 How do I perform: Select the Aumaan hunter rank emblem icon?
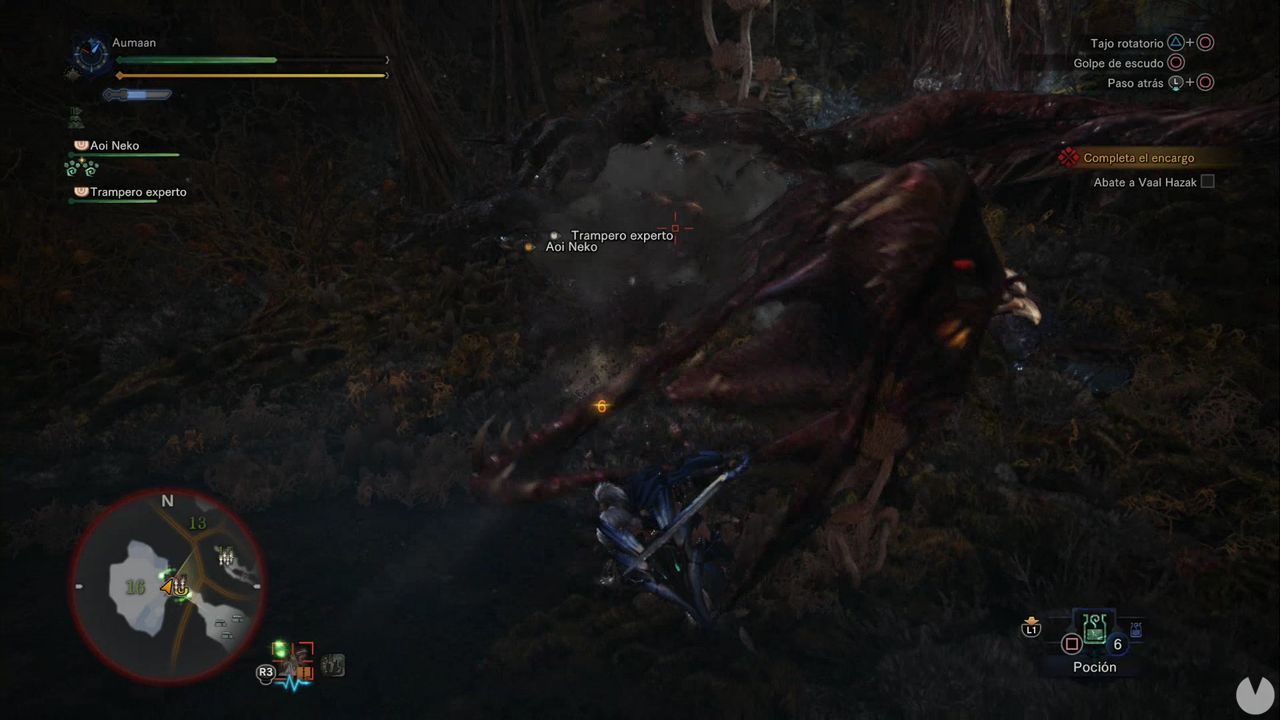90,55
